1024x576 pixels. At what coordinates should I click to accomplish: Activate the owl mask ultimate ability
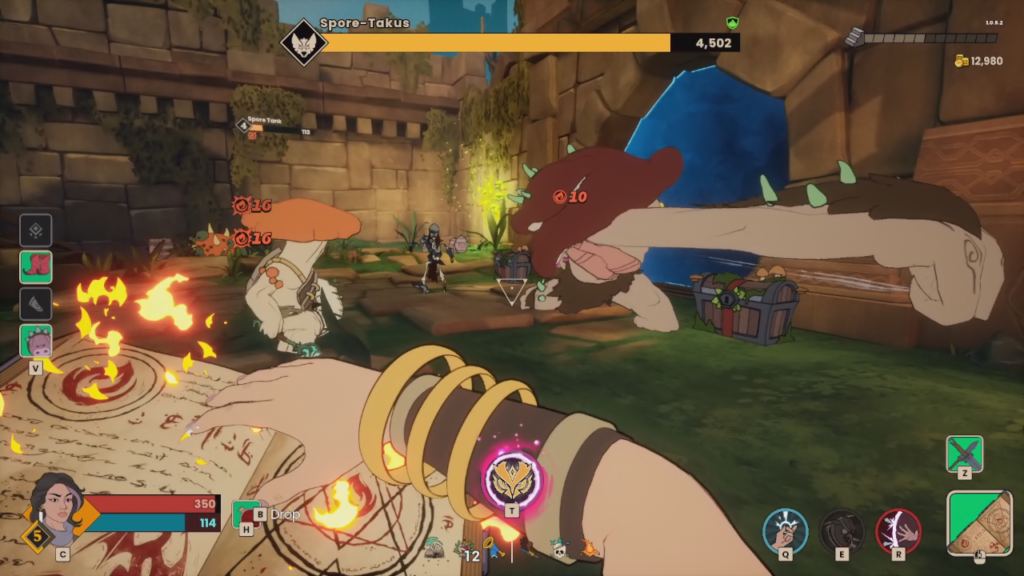[512, 479]
